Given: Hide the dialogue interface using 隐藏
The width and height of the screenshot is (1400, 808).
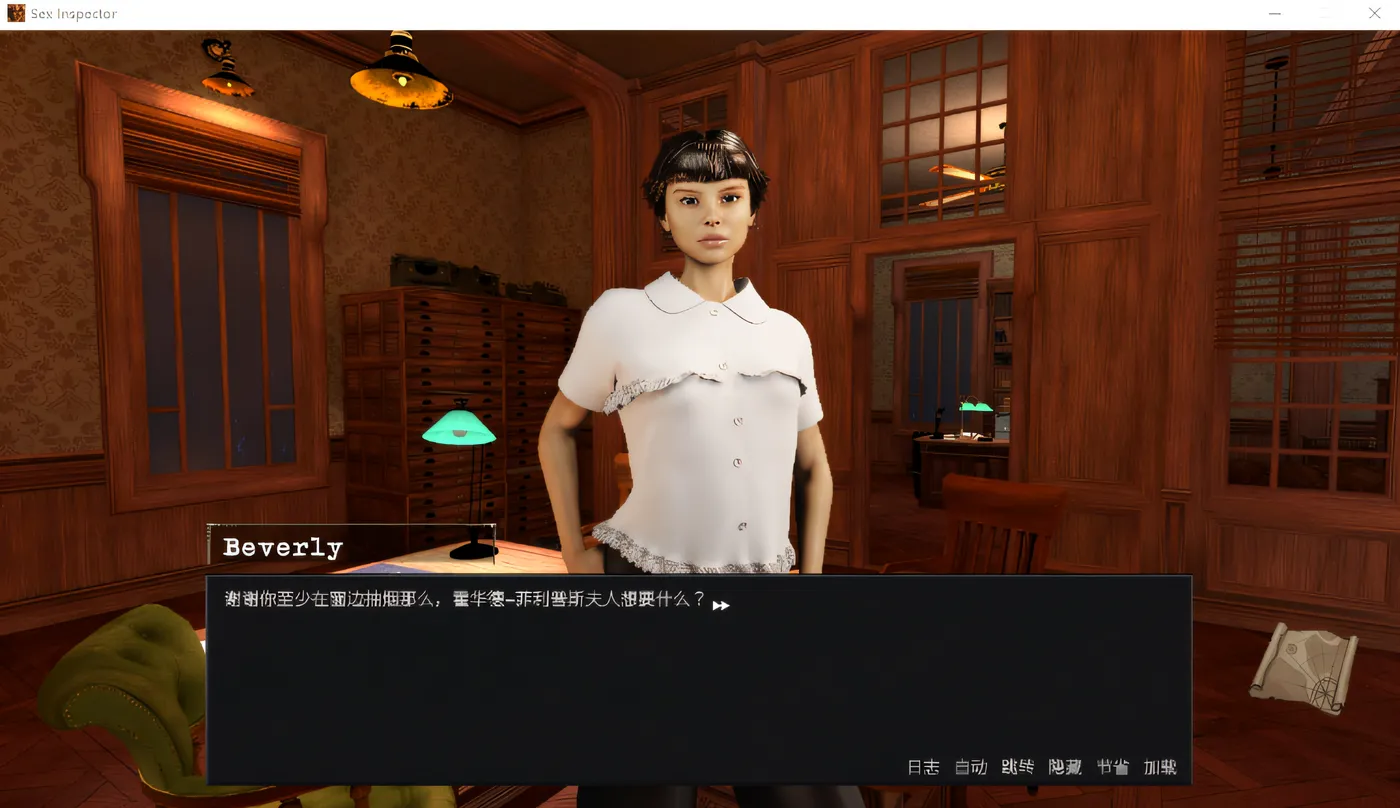Looking at the screenshot, I should tap(1065, 767).
